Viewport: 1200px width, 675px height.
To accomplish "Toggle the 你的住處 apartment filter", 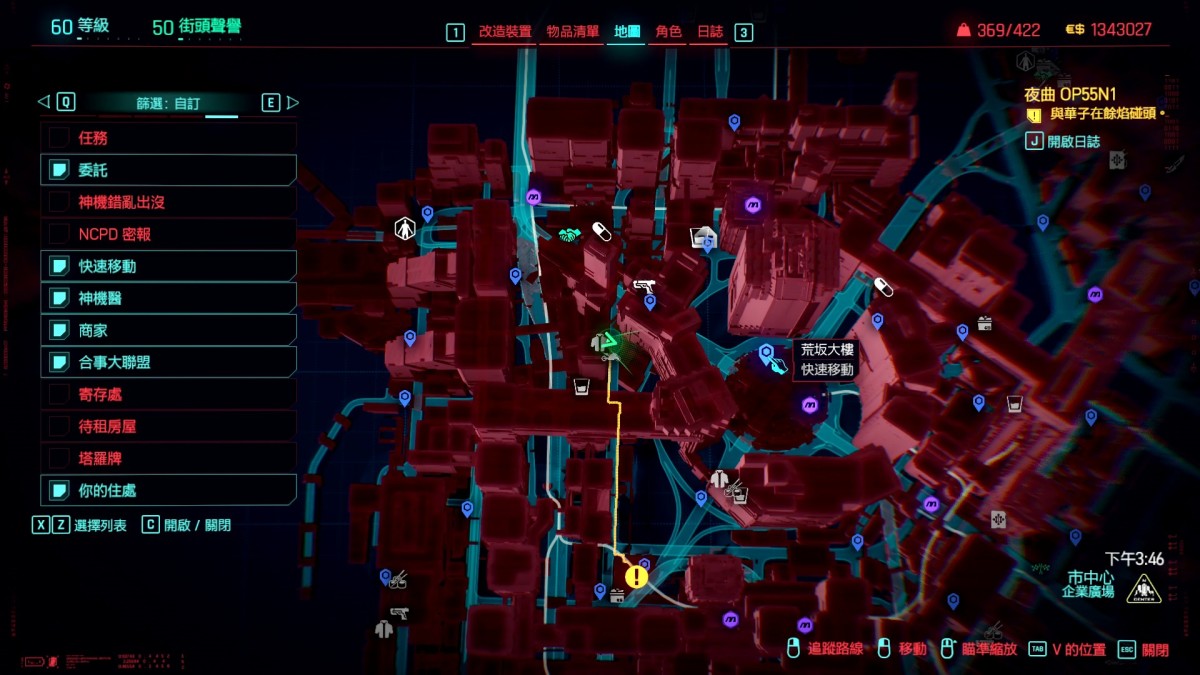I will (59, 490).
